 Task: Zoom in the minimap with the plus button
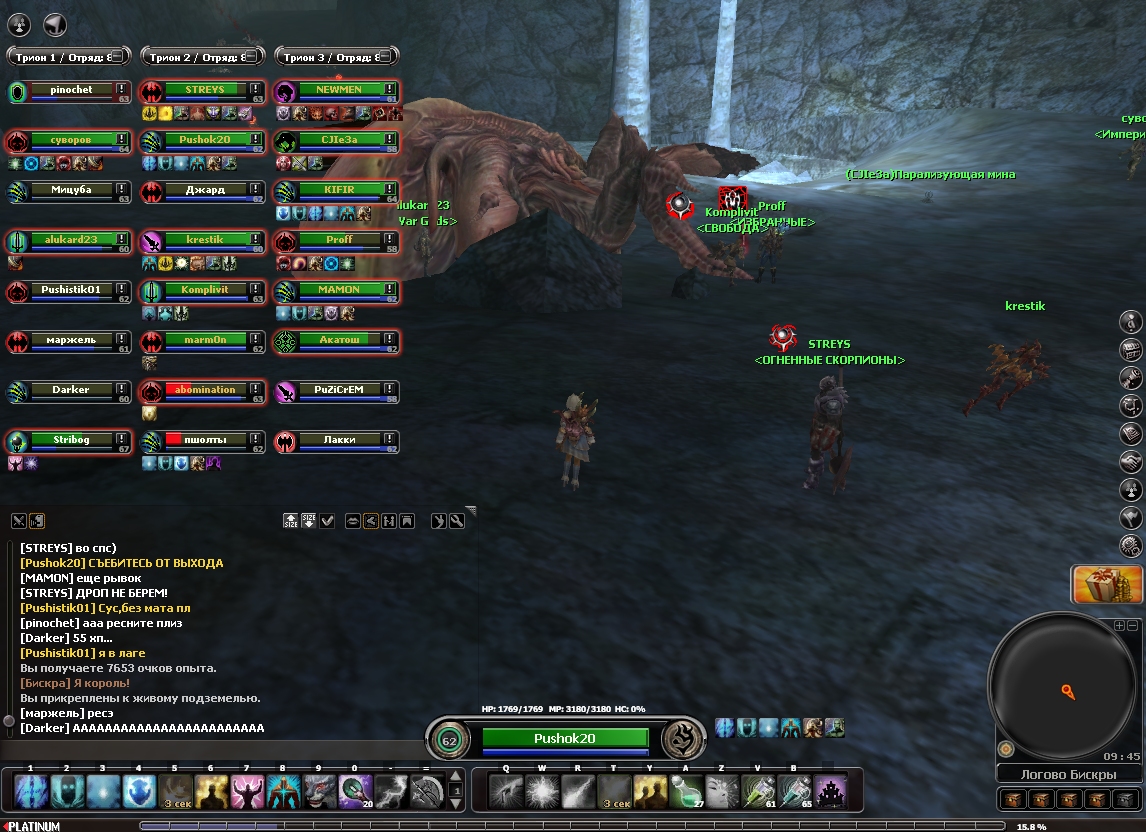(x=1119, y=625)
